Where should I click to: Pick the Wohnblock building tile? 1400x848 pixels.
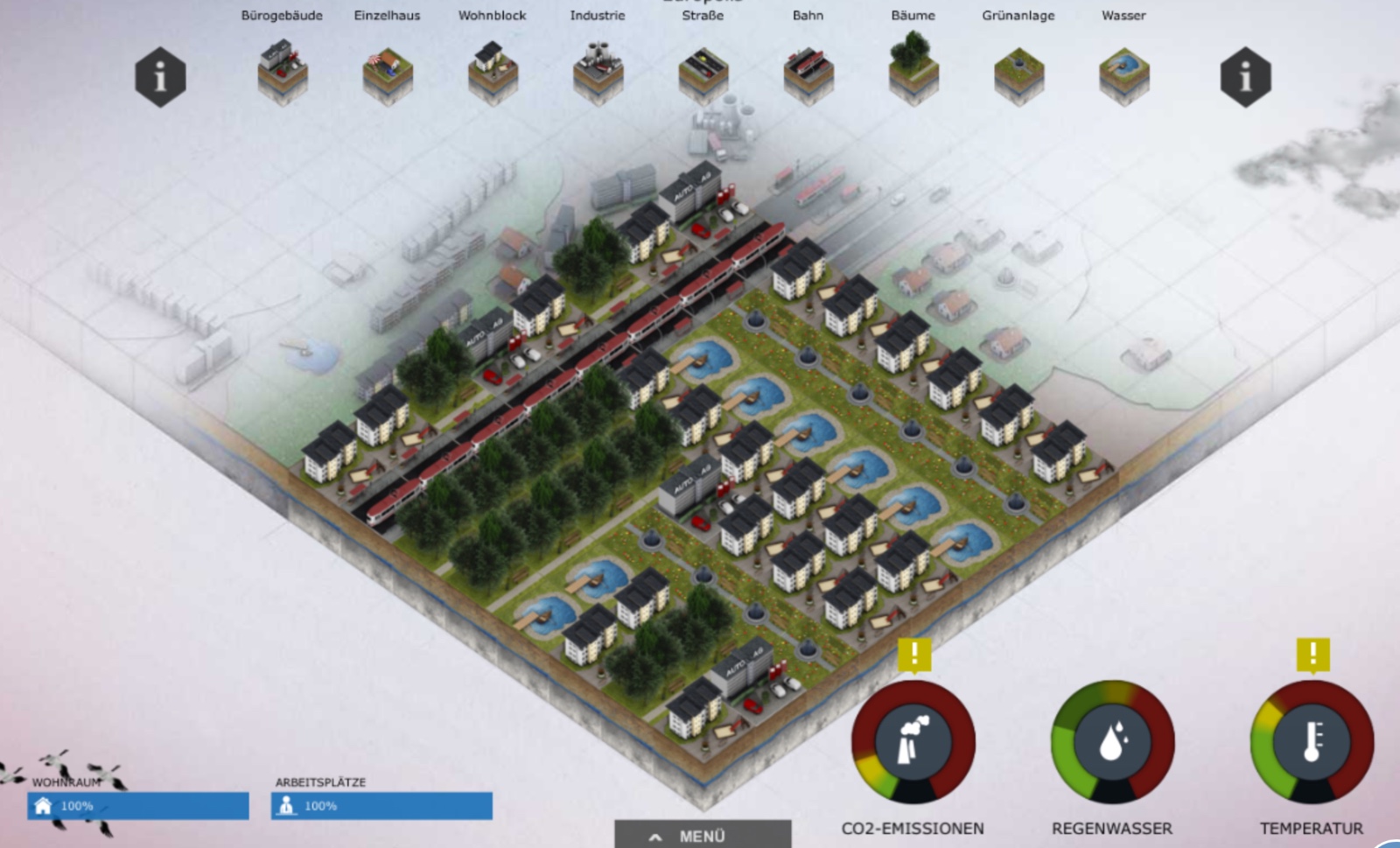[x=493, y=74]
